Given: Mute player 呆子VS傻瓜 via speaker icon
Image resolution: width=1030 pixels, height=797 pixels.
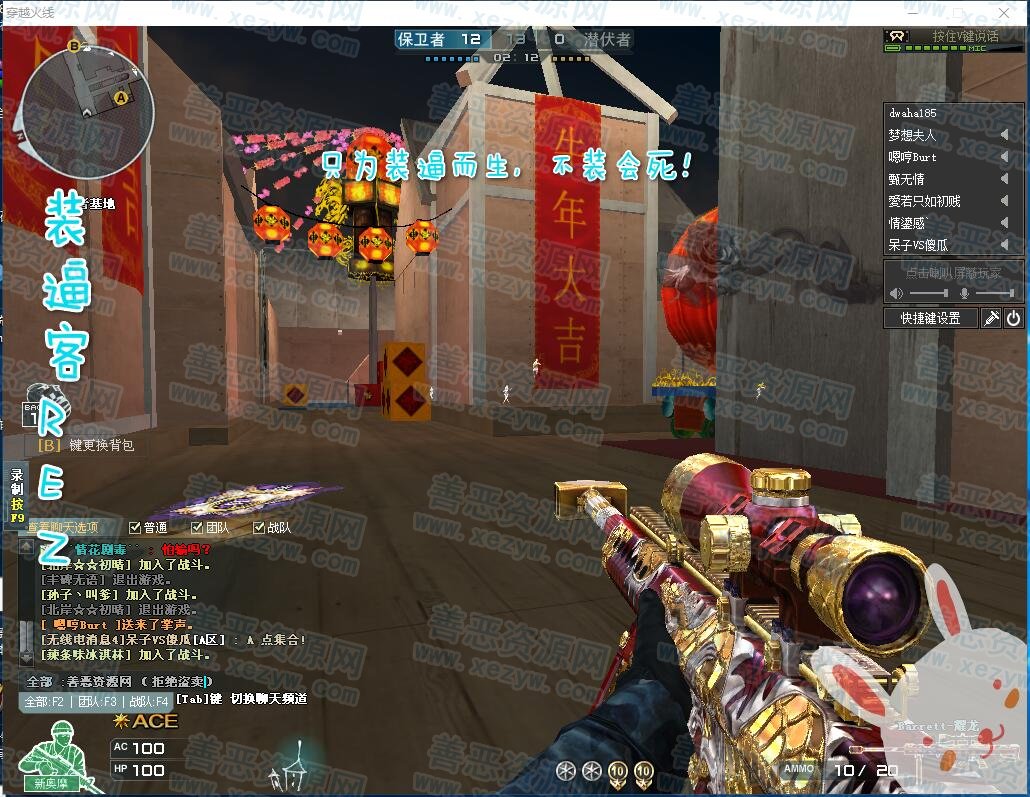Looking at the screenshot, I should coord(1004,245).
